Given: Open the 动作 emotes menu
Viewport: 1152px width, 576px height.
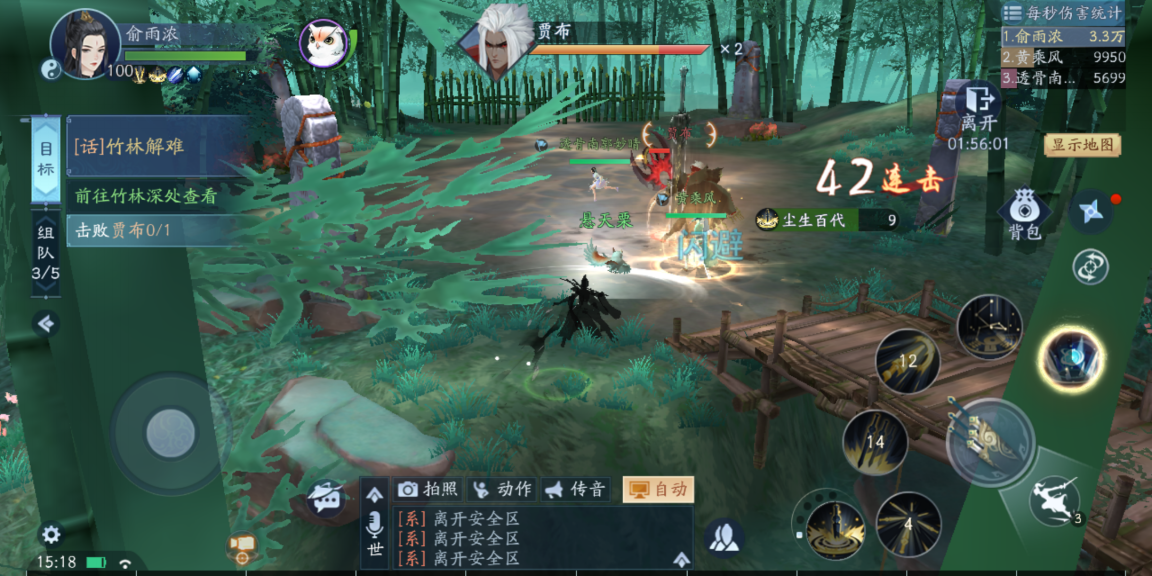Looking at the screenshot, I should (502, 489).
